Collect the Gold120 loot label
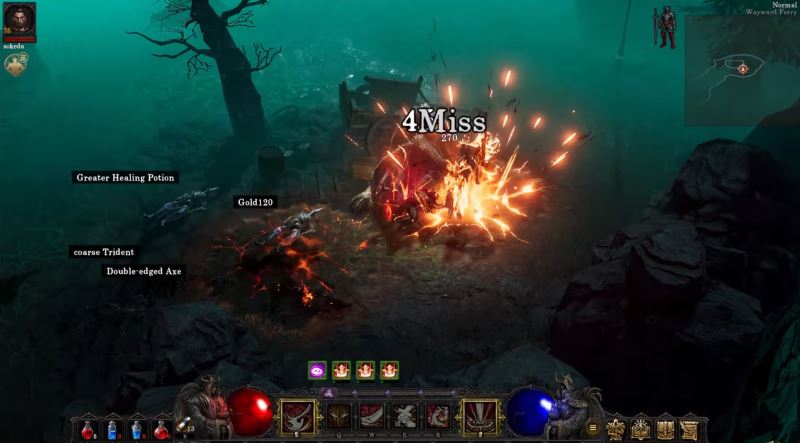The height and width of the screenshot is (443, 800). (255, 202)
